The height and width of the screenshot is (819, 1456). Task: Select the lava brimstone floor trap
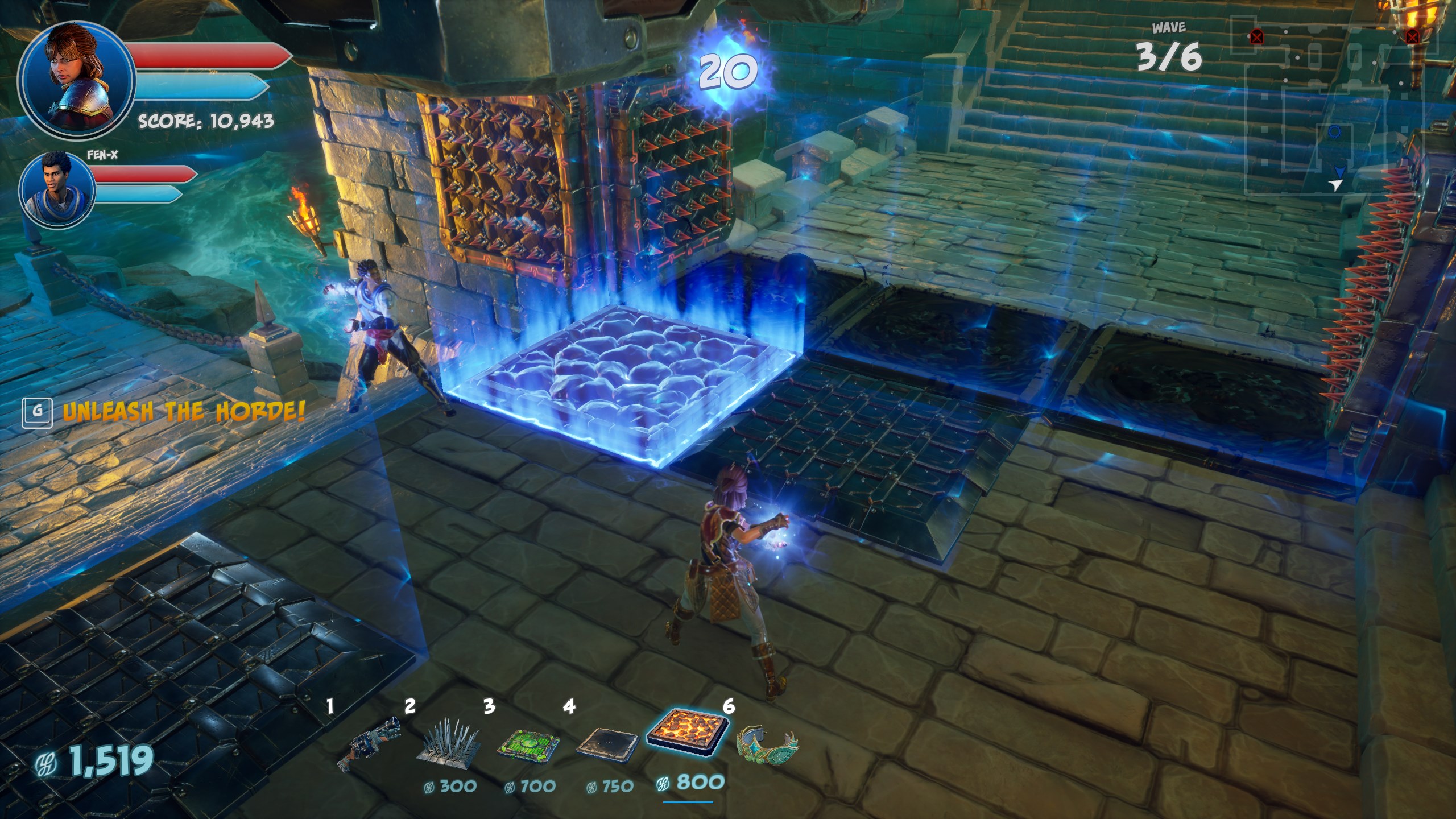click(x=688, y=735)
